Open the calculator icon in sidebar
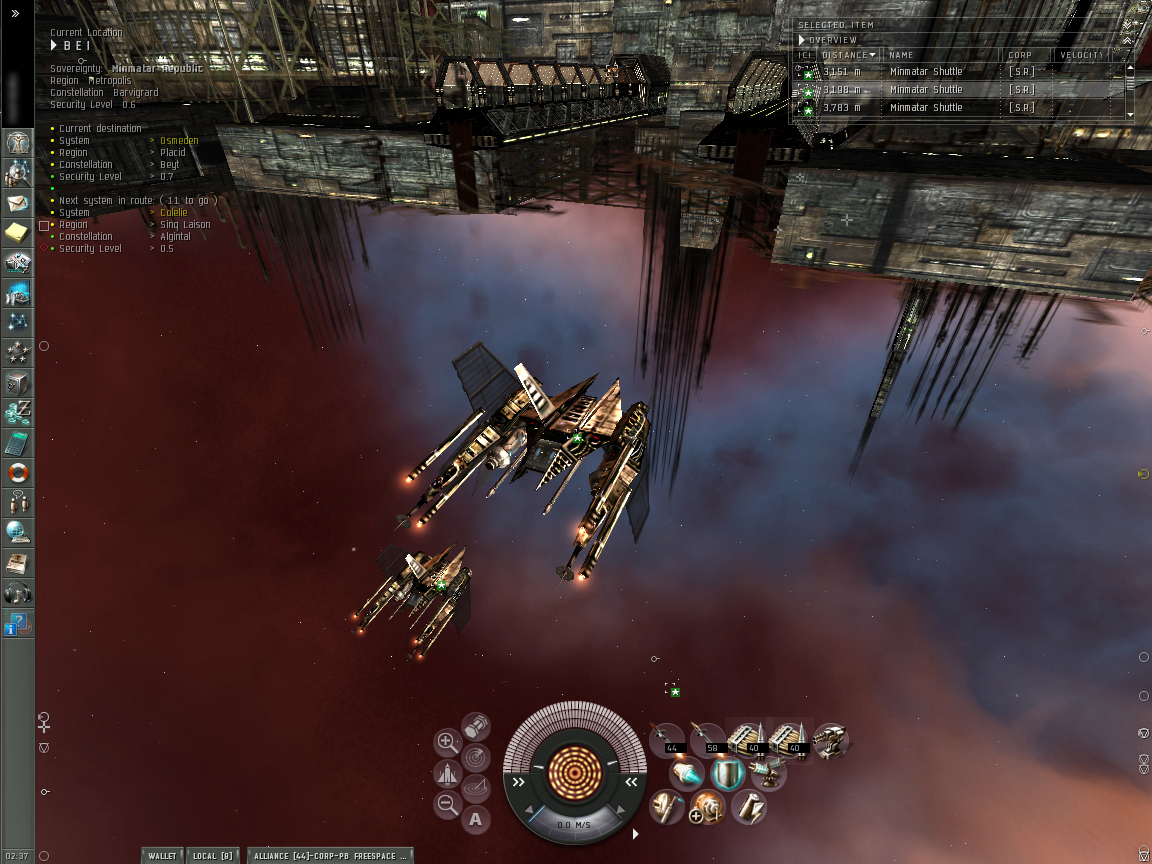 (x=18, y=443)
